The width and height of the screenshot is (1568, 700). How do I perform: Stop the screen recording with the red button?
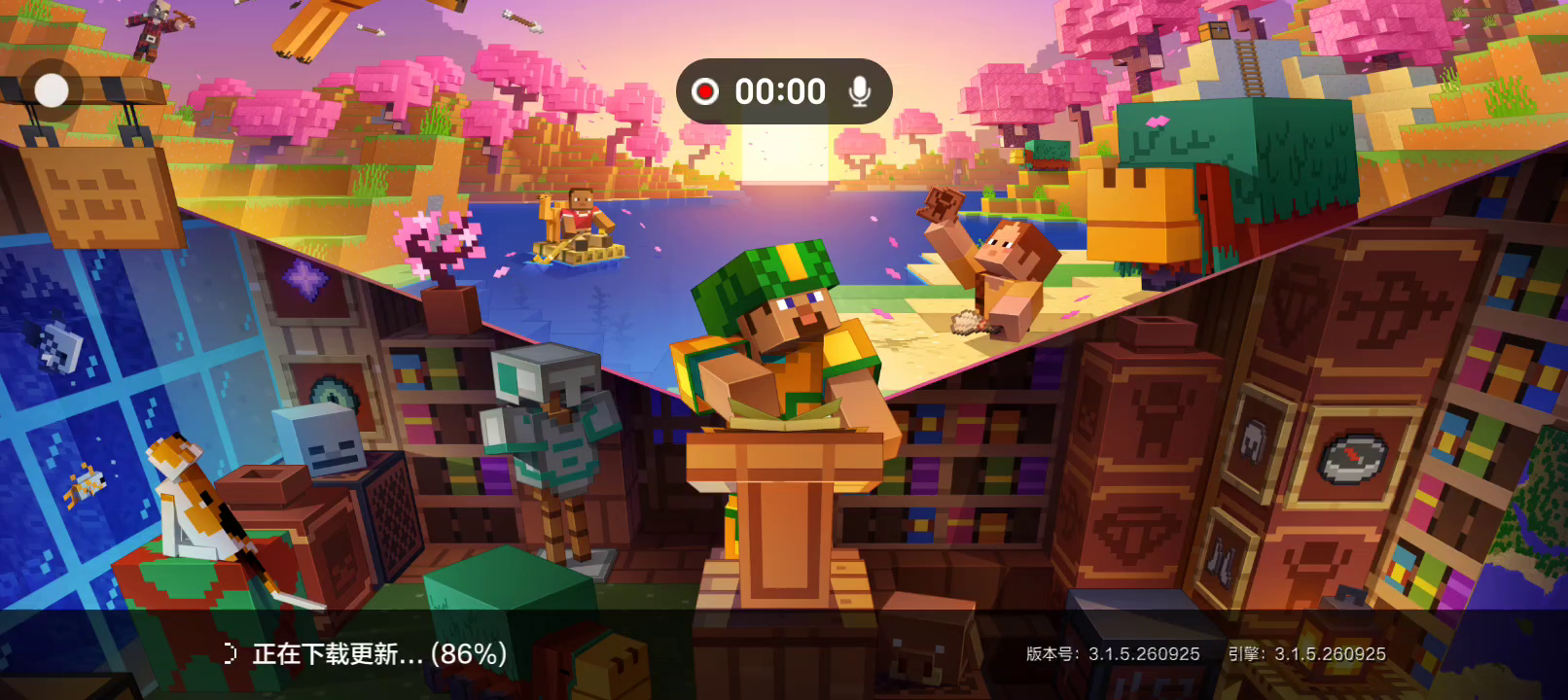click(705, 91)
